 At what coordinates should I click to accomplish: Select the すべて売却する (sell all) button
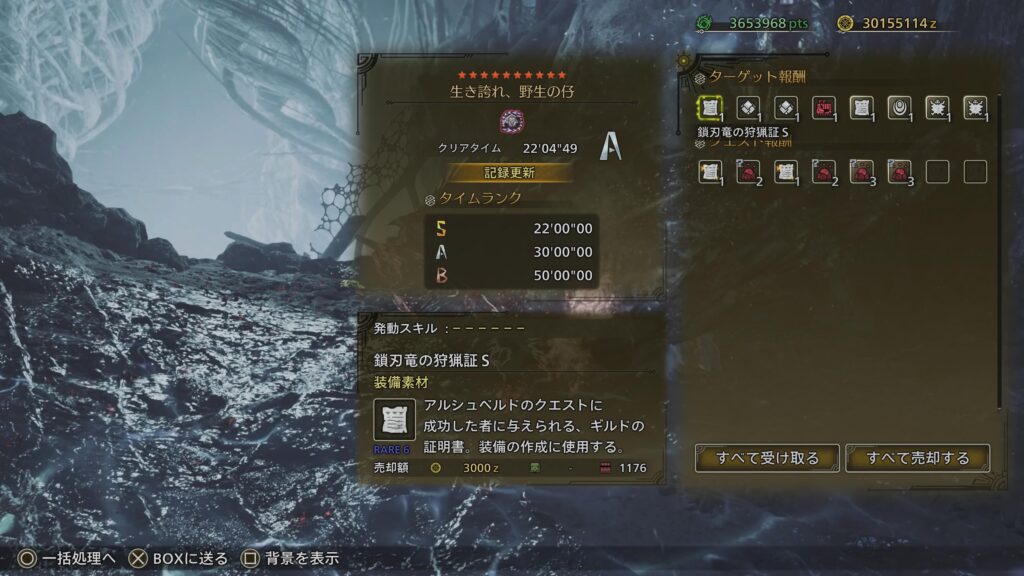(918, 458)
